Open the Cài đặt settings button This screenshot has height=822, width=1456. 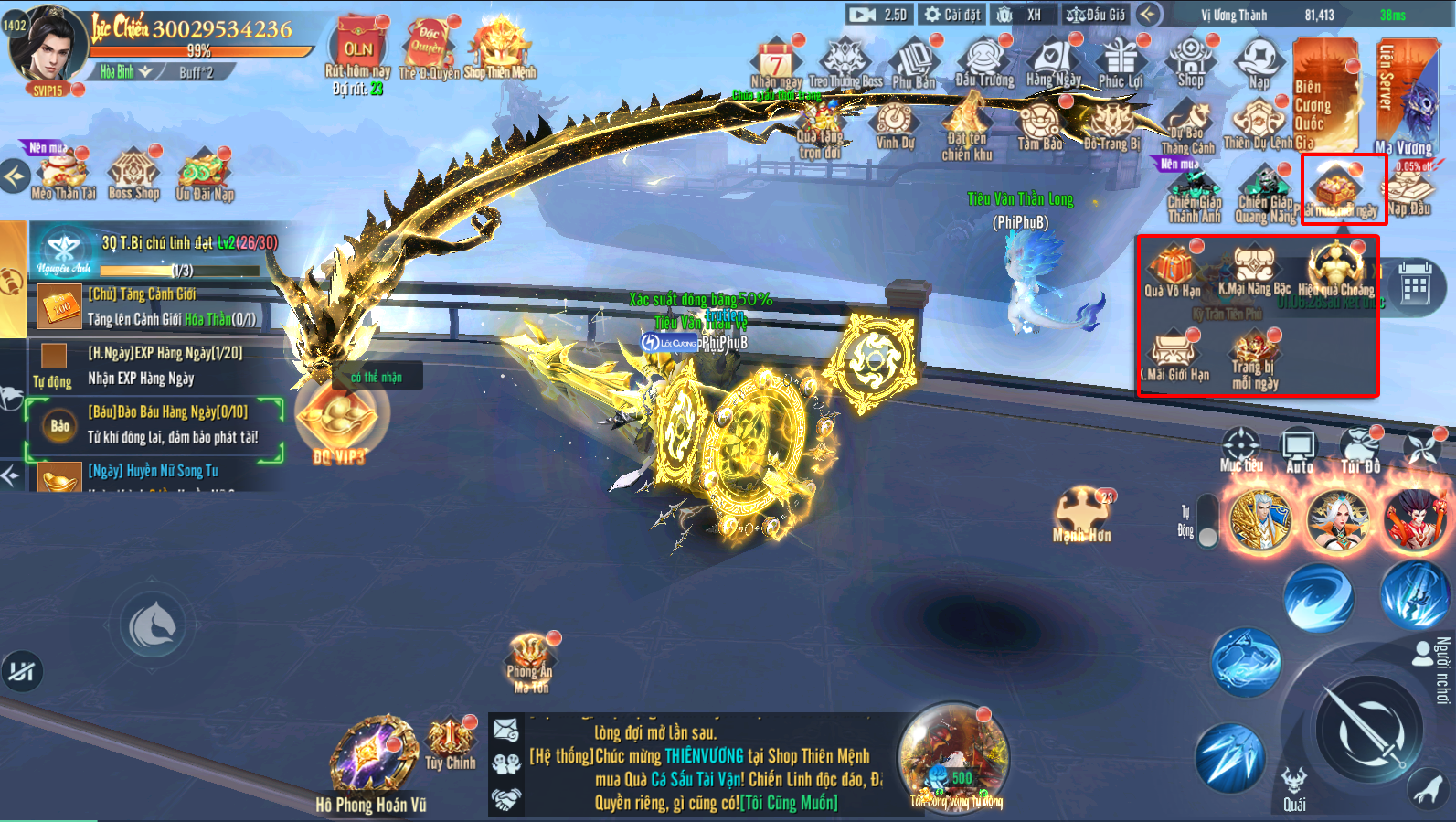tap(951, 15)
